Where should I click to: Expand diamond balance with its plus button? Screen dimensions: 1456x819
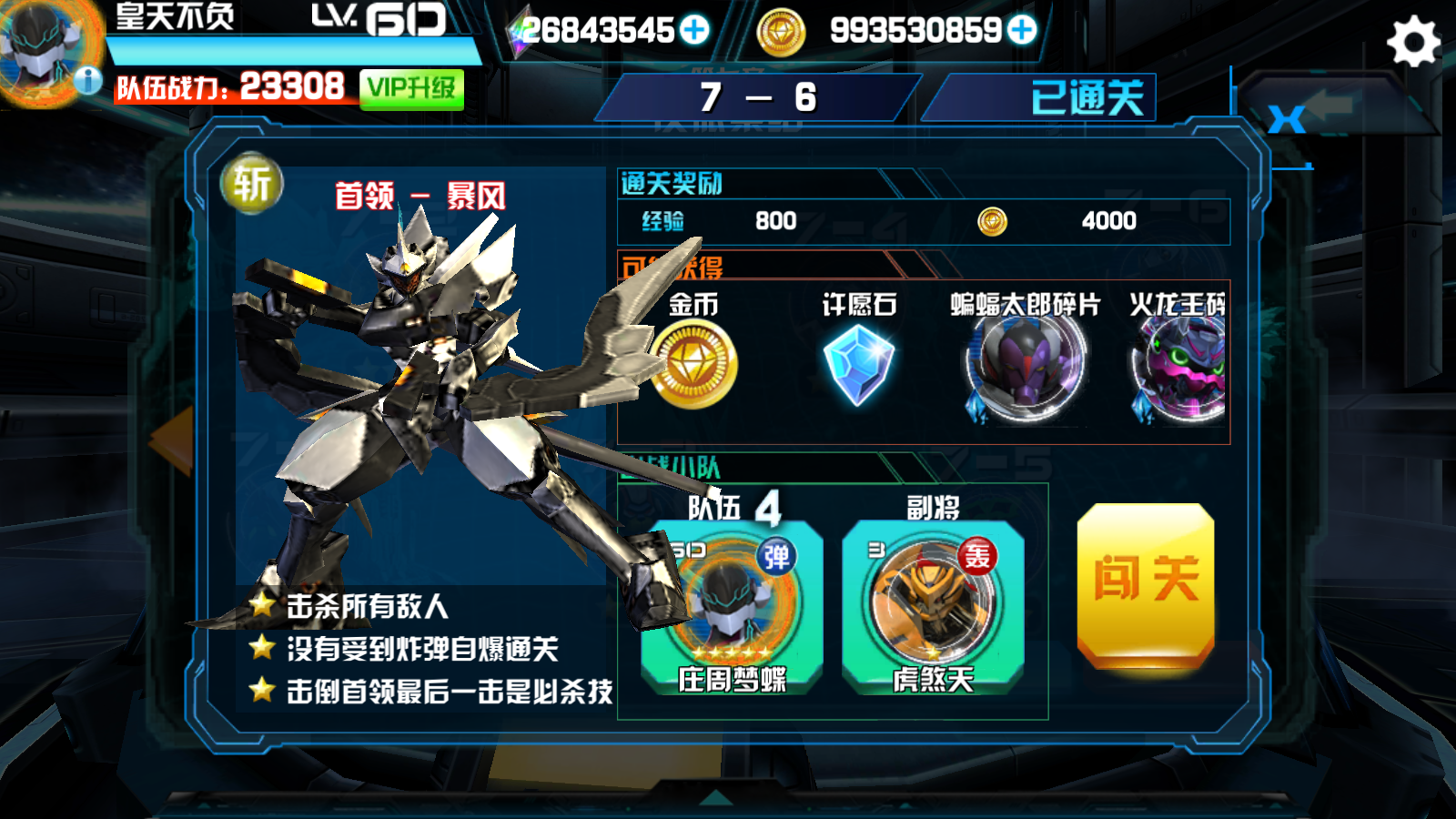(693, 31)
